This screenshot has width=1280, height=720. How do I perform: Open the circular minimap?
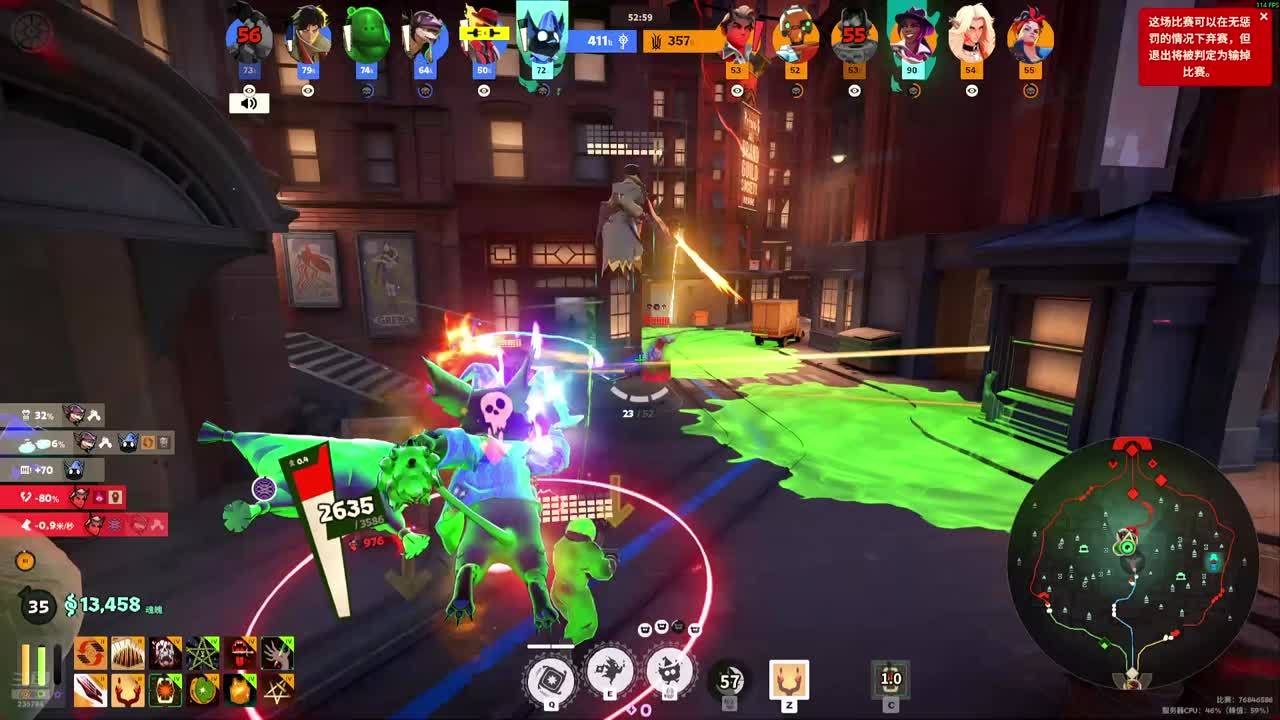click(1131, 558)
